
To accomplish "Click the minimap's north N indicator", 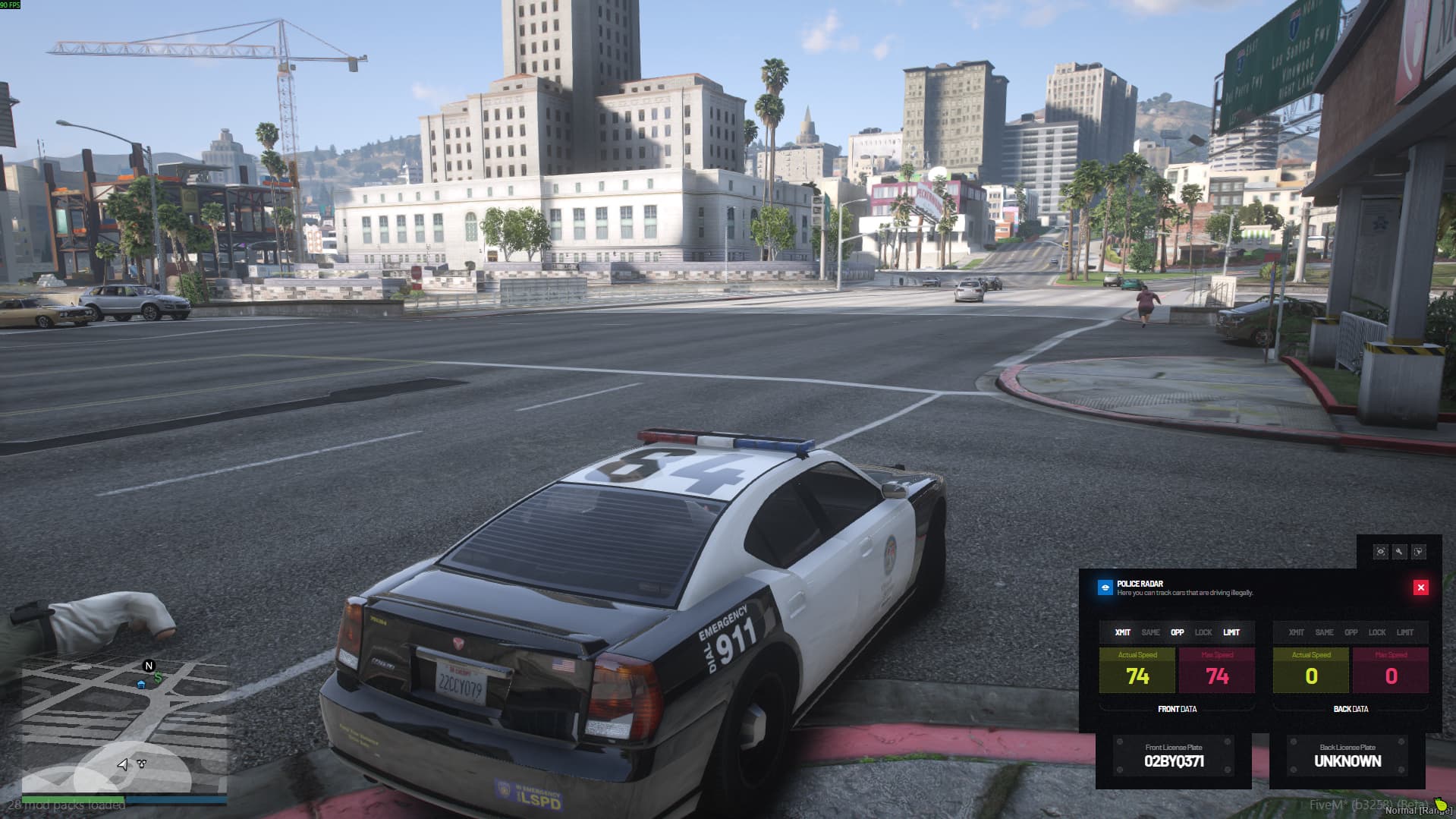I will coord(149,666).
